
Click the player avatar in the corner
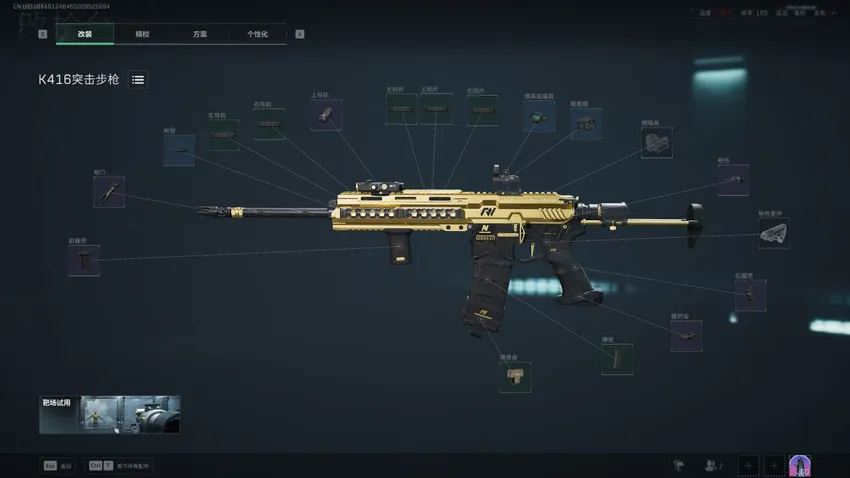(x=800, y=465)
